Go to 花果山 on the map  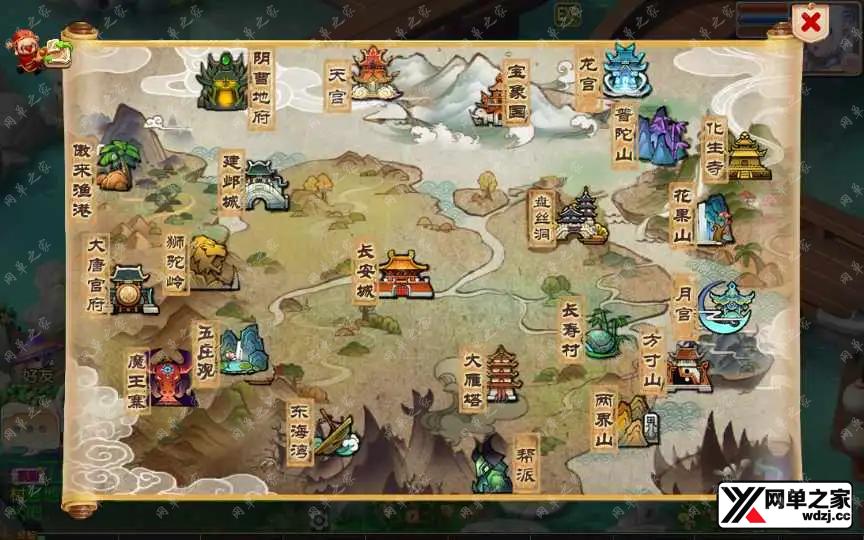714,218
